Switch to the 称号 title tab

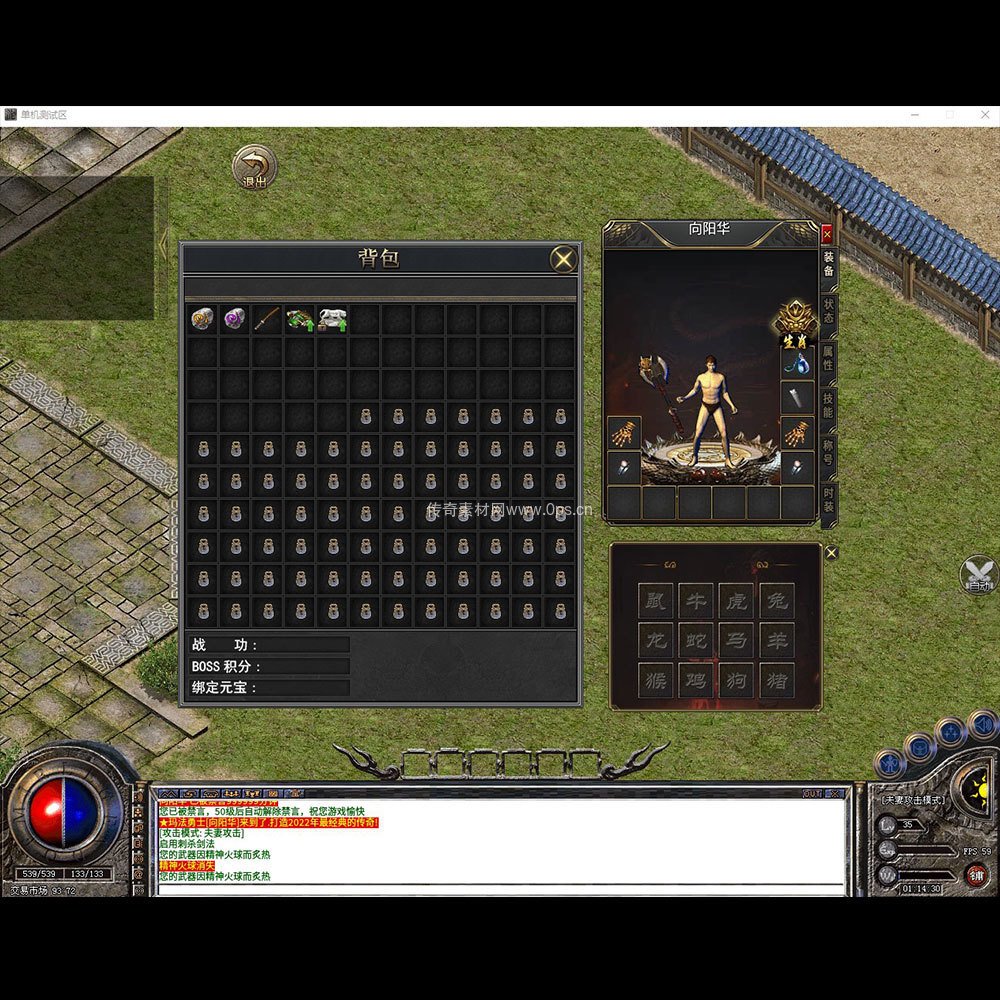click(x=828, y=451)
